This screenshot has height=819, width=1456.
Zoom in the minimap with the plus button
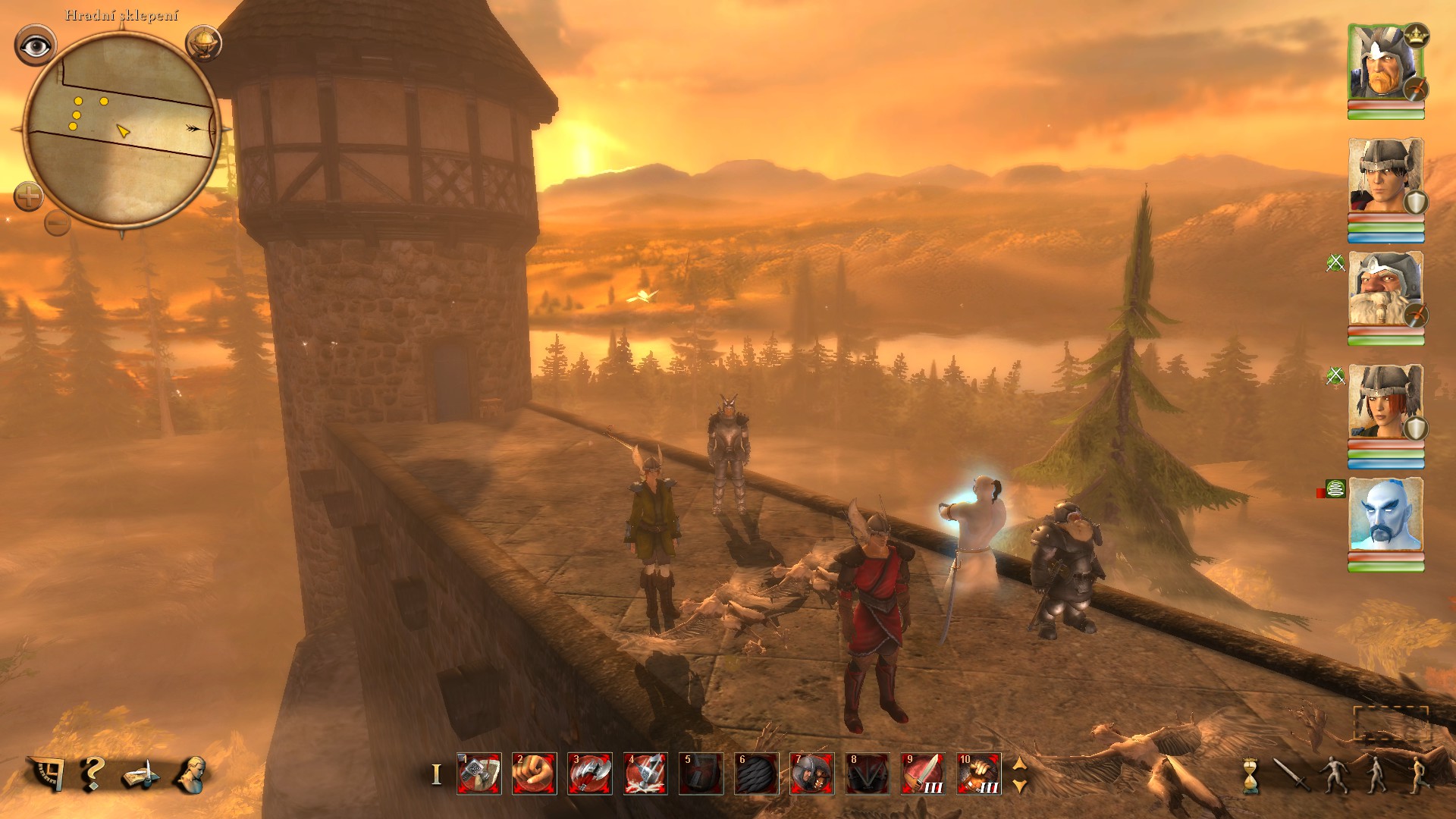[29, 198]
